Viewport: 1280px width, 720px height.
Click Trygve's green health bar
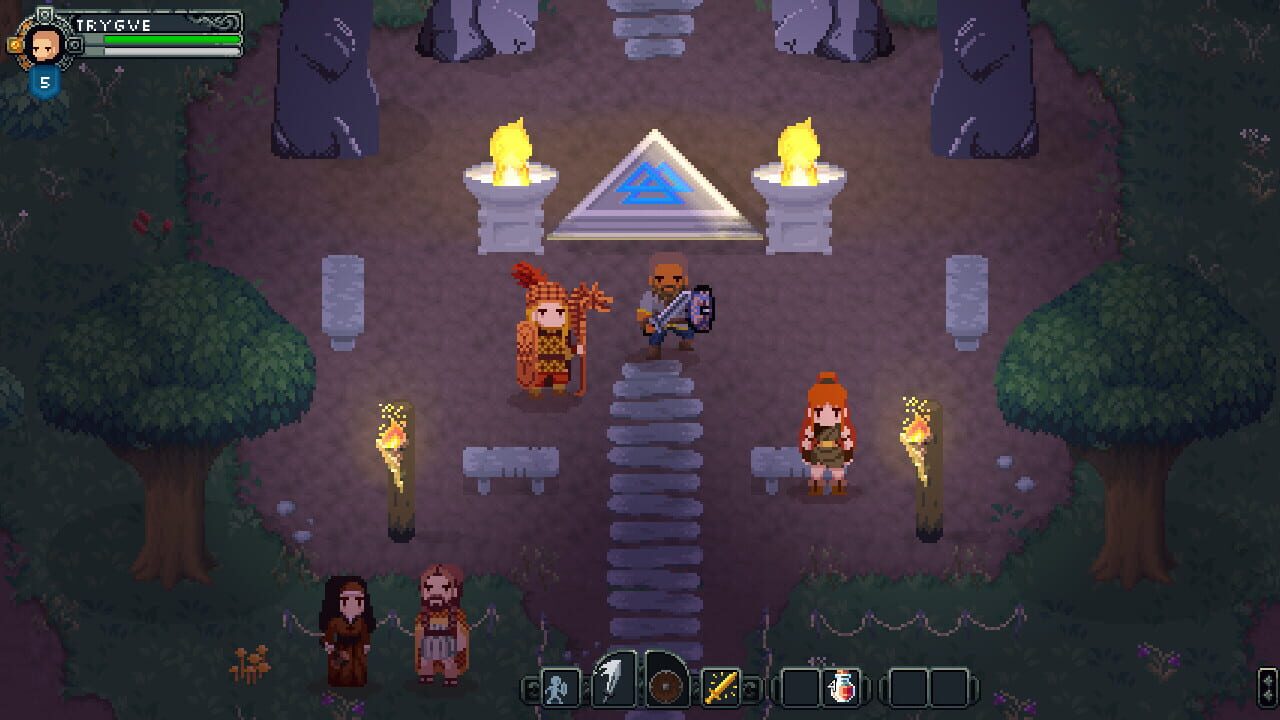pyautogui.click(x=171, y=39)
